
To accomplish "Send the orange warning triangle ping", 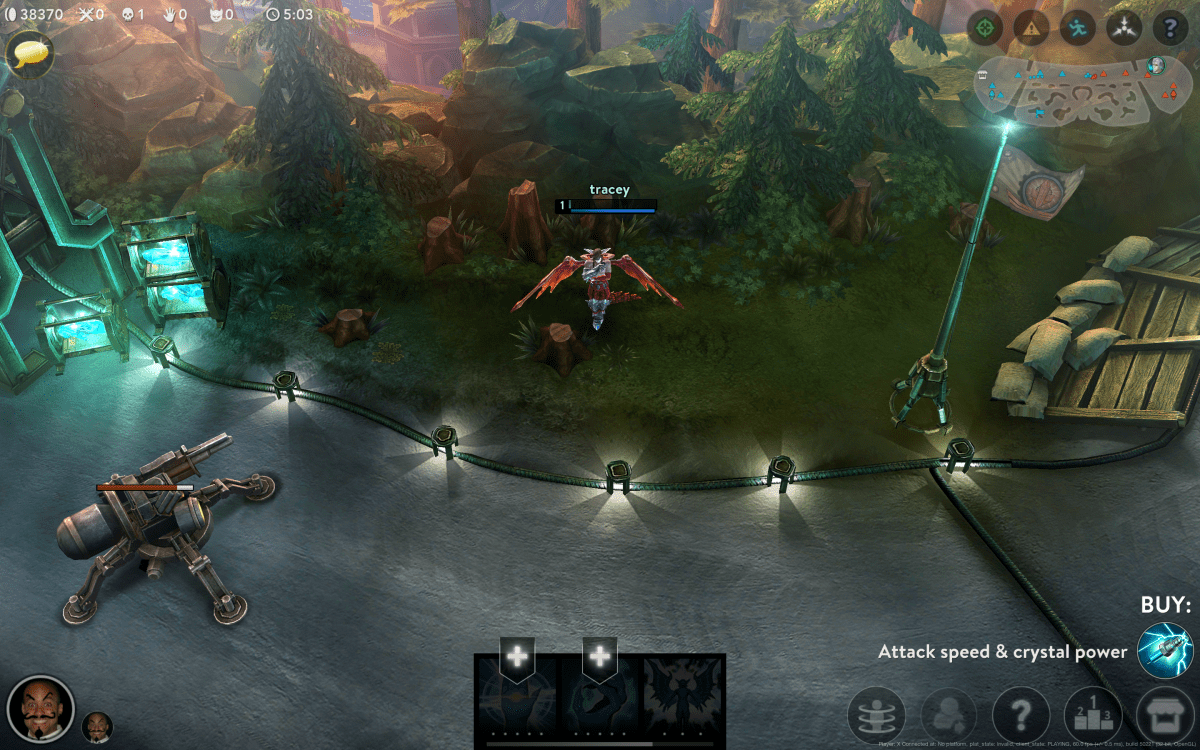I will coord(1032,28).
